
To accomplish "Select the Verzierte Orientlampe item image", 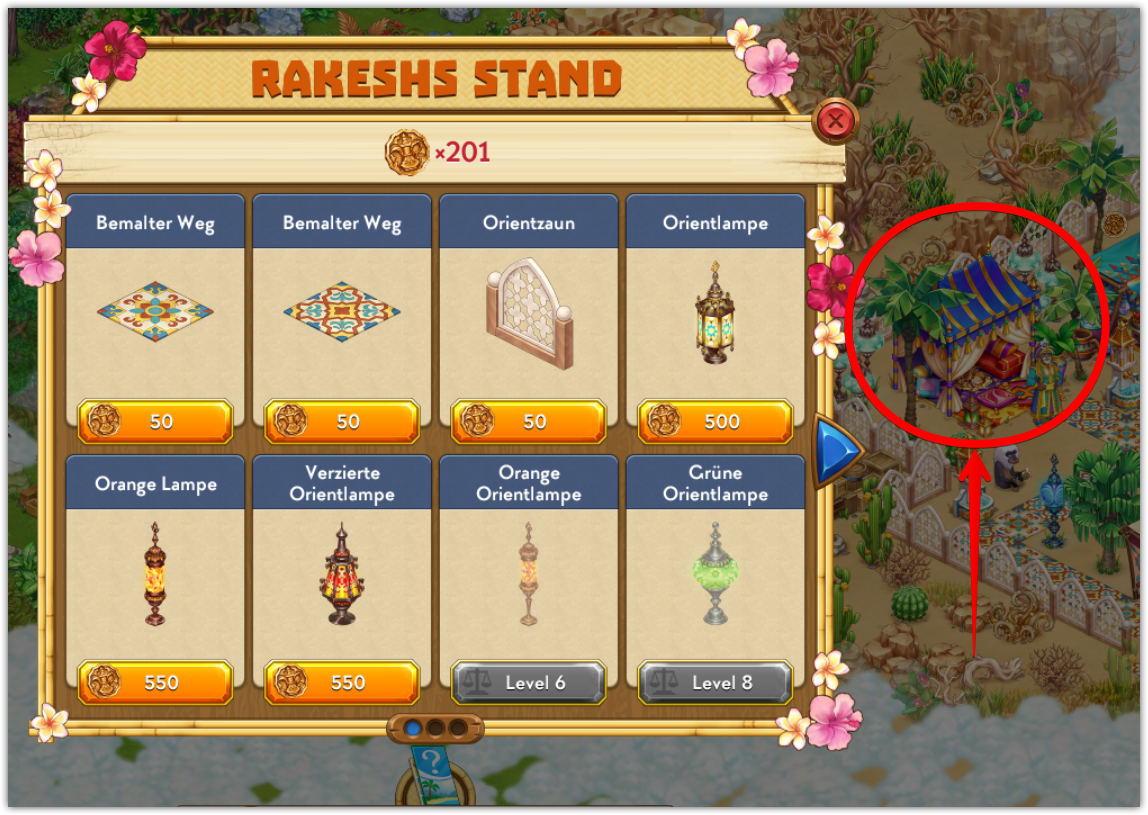I will [x=342, y=575].
